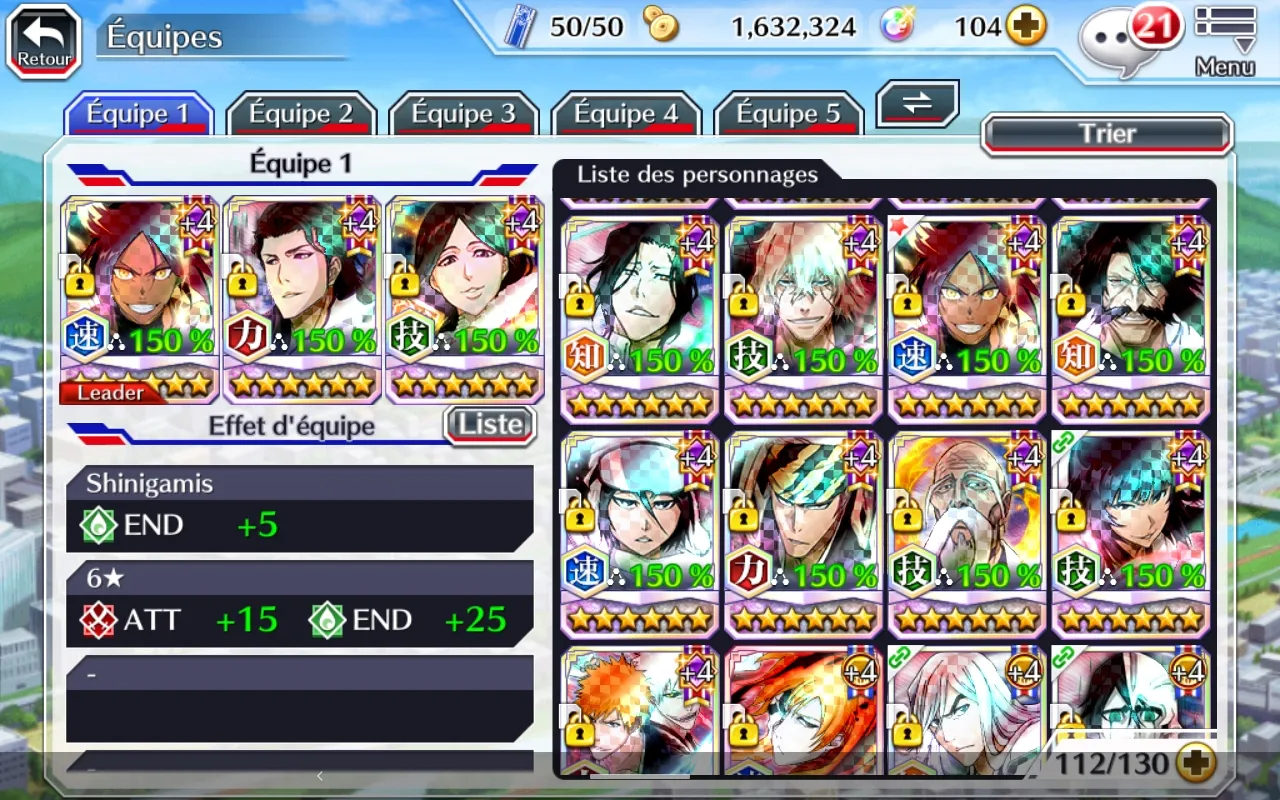Viewport: 1280px width, 800px height.
Task: Open the Liste of team effects
Action: coord(490,425)
